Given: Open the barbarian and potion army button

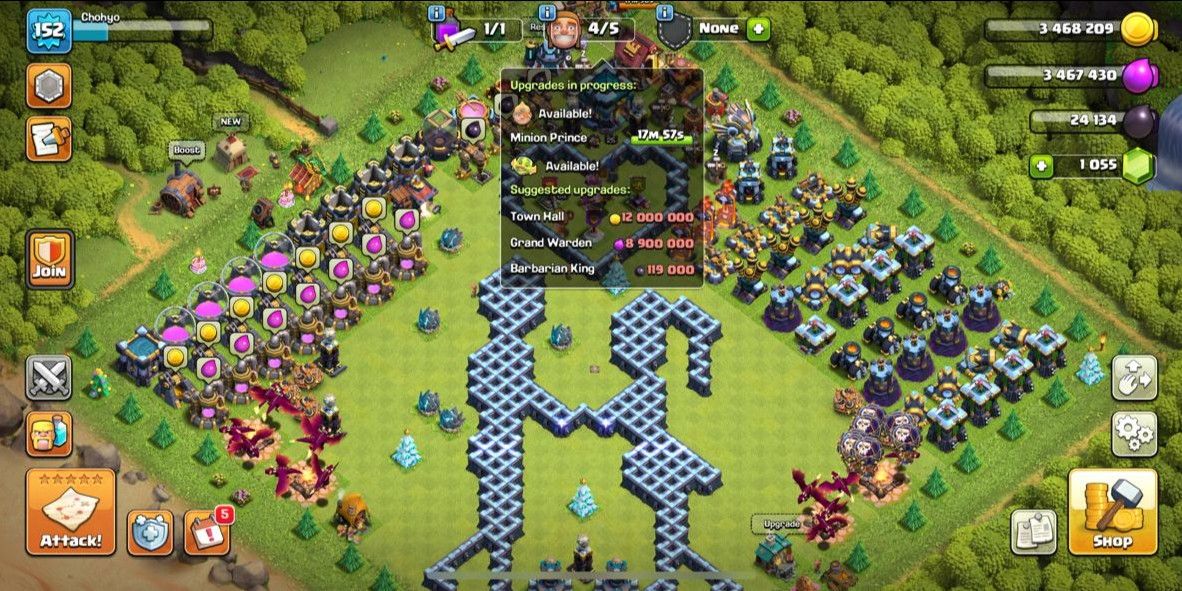Looking at the screenshot, I should [x=48, y=433].
